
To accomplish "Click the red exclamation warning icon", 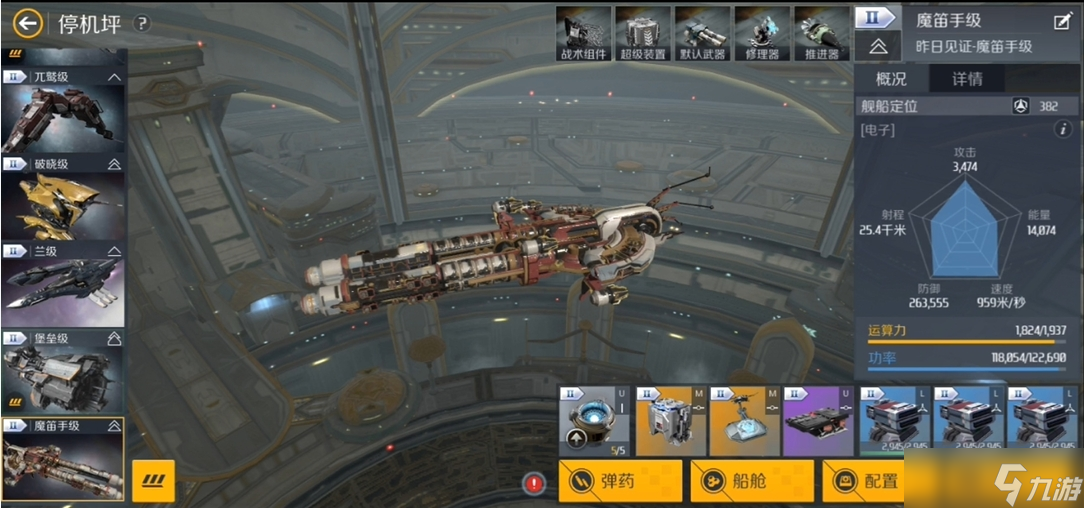I will tap(535, 484).
